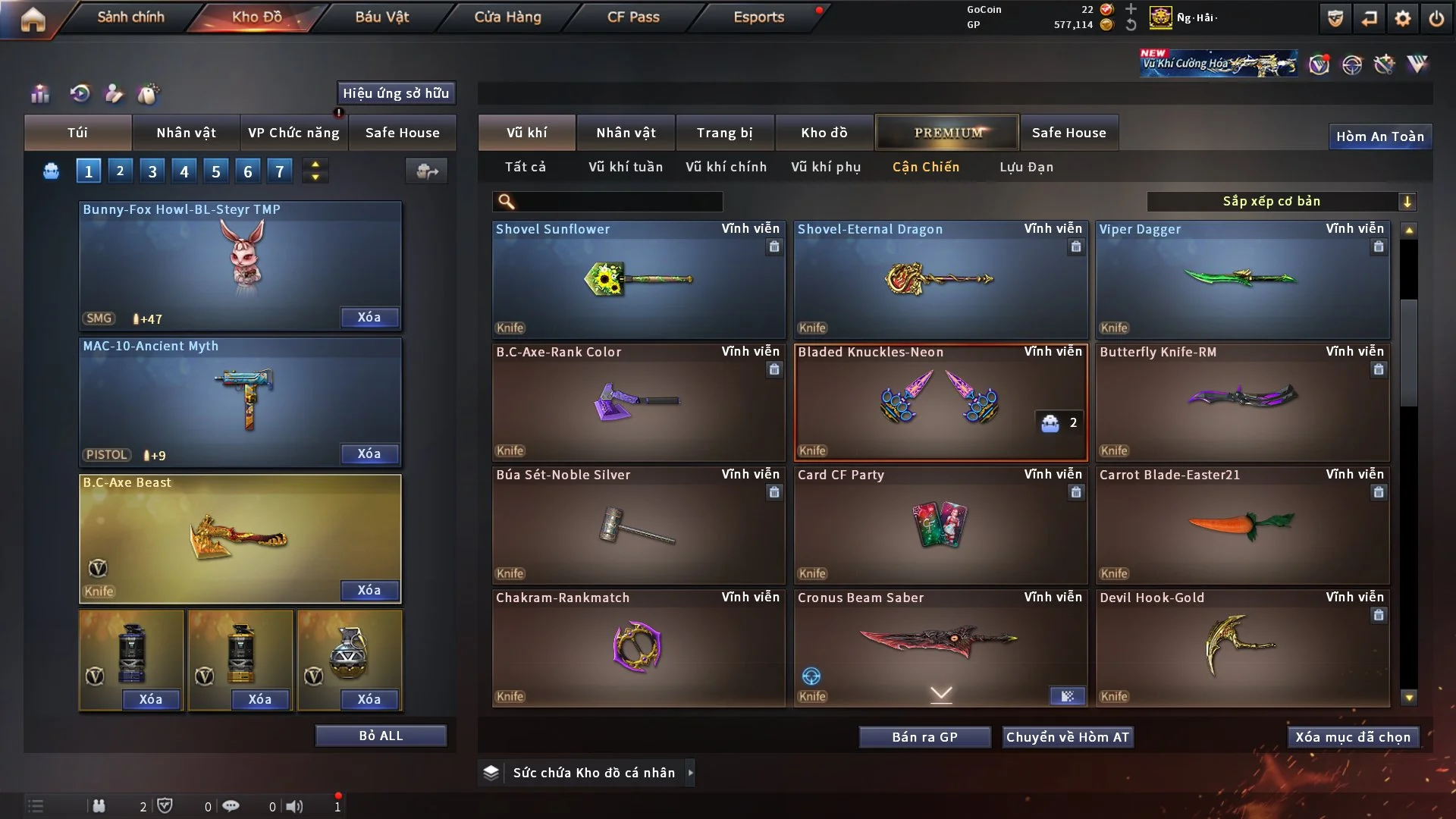Open the settings gear icon
Viewport: 1456px width, 819px height.
click(1402, 18)
